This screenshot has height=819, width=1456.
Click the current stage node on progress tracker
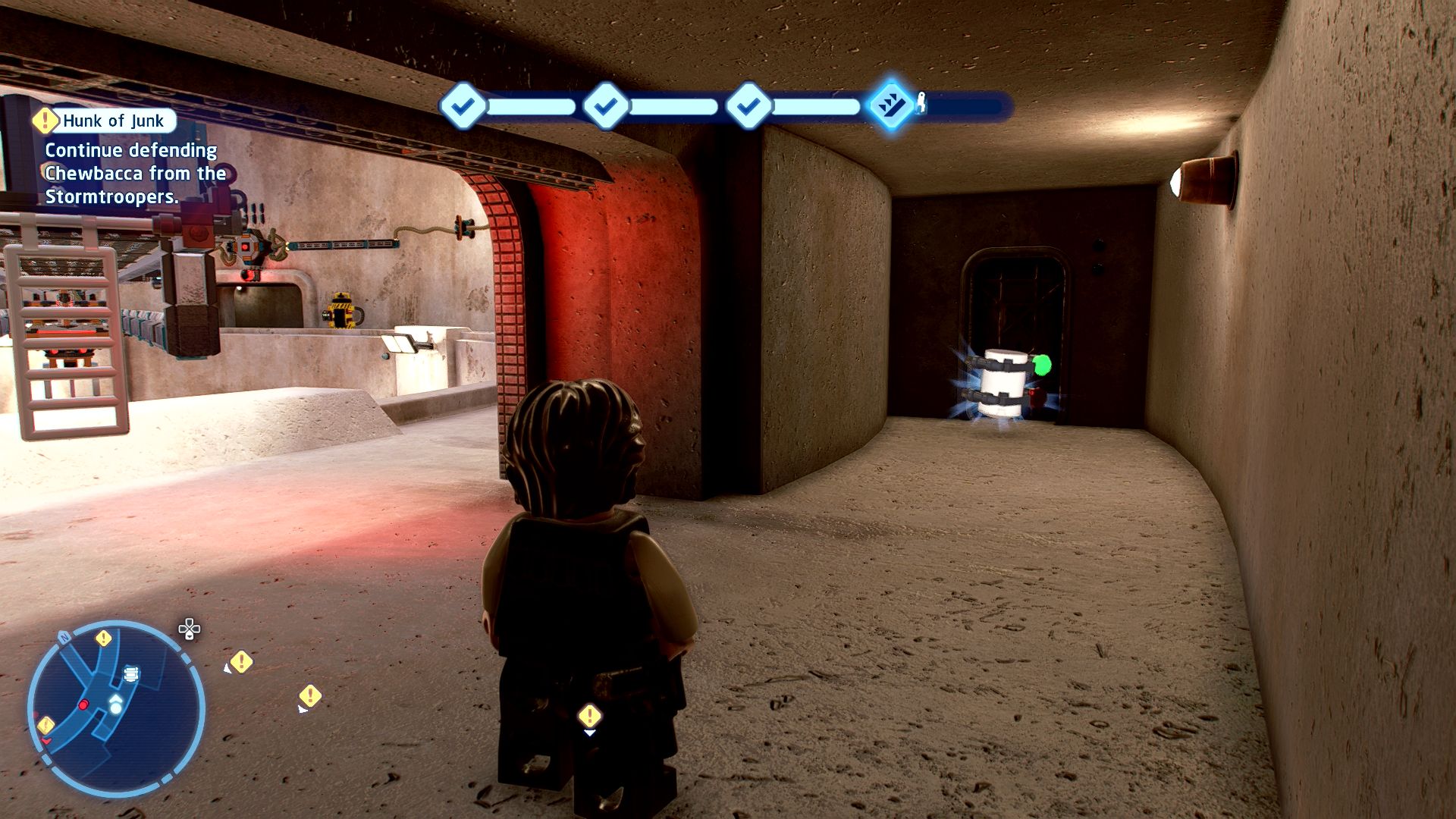[891, 105]
